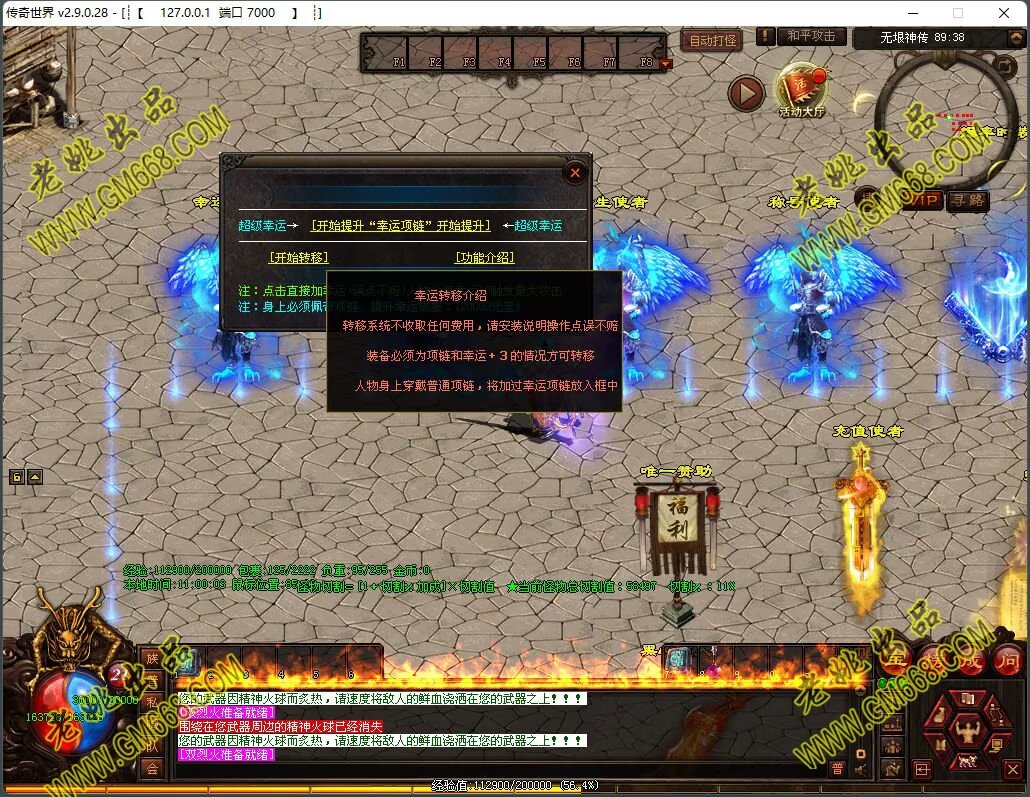Toggle the 自动打怪 auto-fight button
This screenshot has height=797, width=1030.
click(713, 40)
